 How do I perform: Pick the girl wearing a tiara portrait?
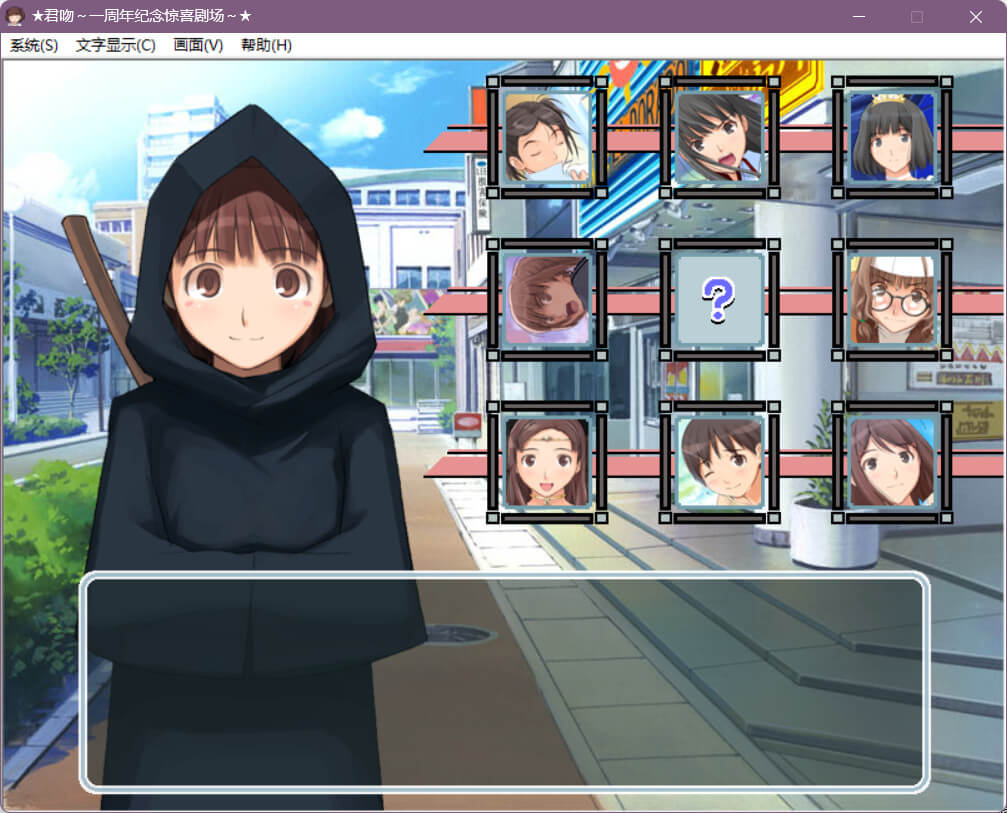point(892,138)
